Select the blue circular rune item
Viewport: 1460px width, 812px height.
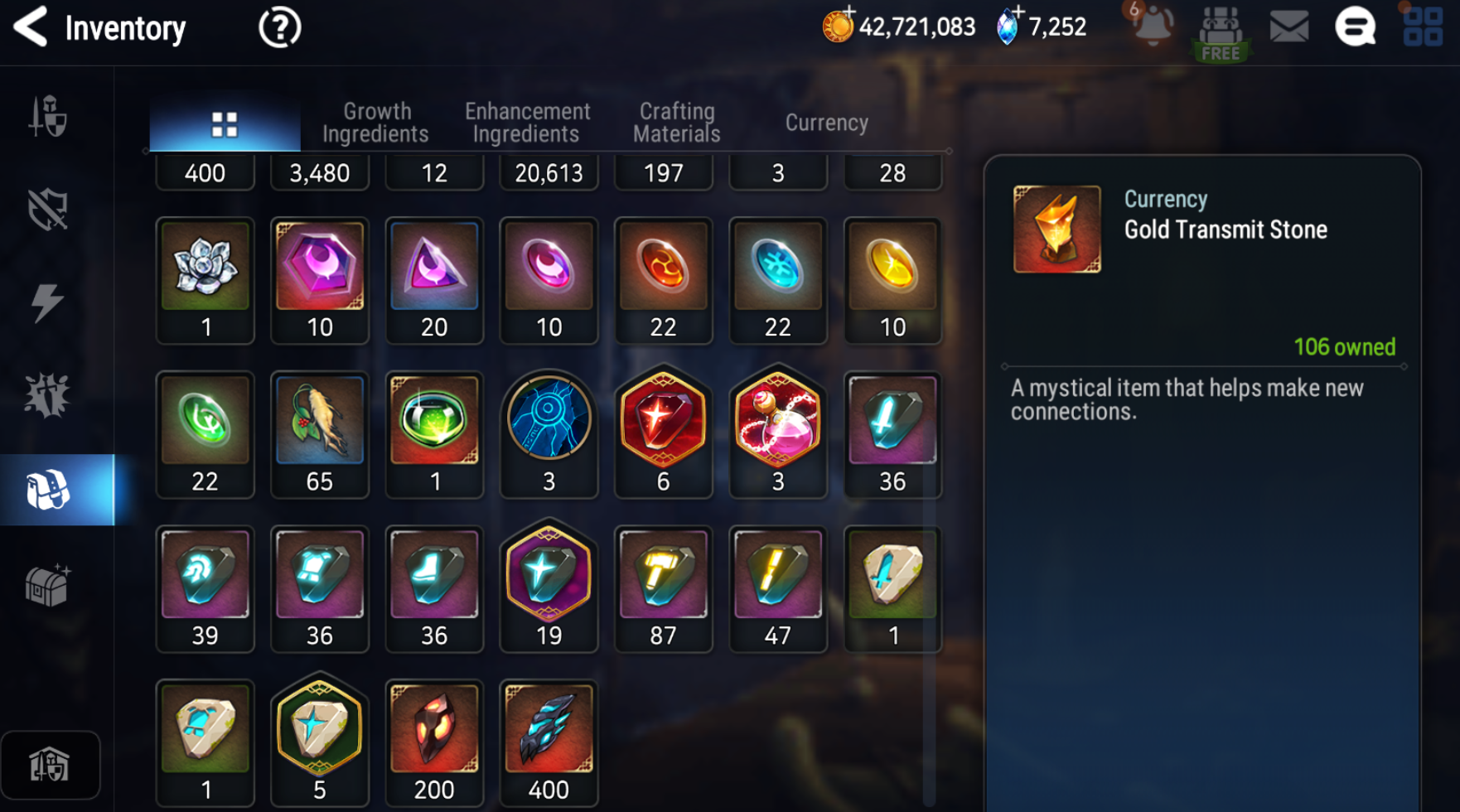[x=549, y=421]
